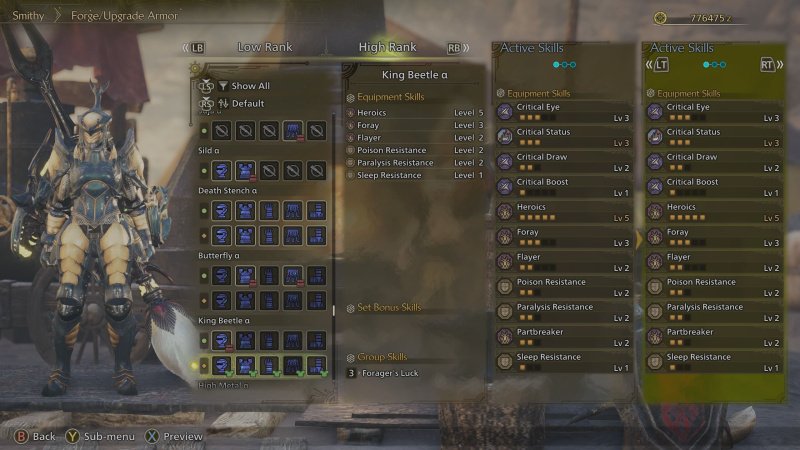The image size is (800, 450).
Task: Open the Show All filter
Action: tap(250, 86)
